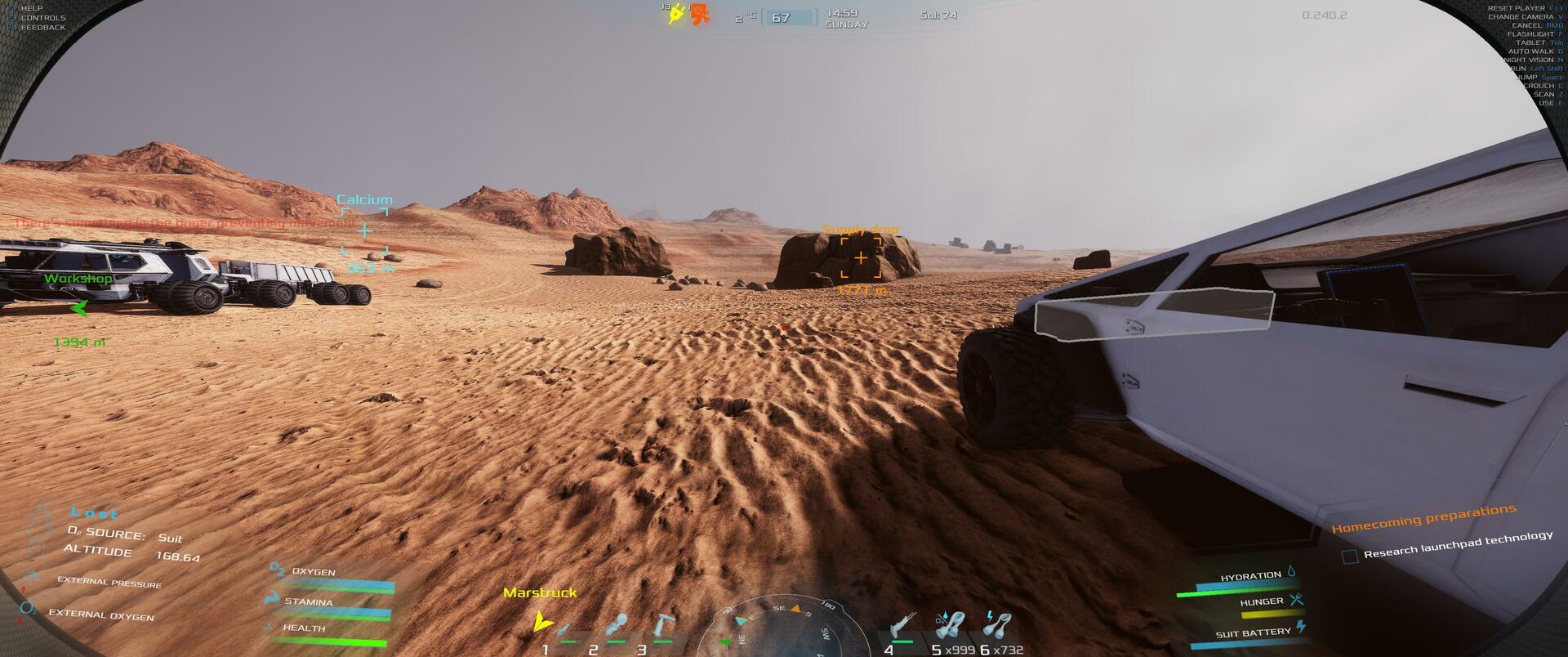Toggle the Research launchpad technology checkbox
This screenshot has height=657, width=1568.
(x=1350, y=556)
